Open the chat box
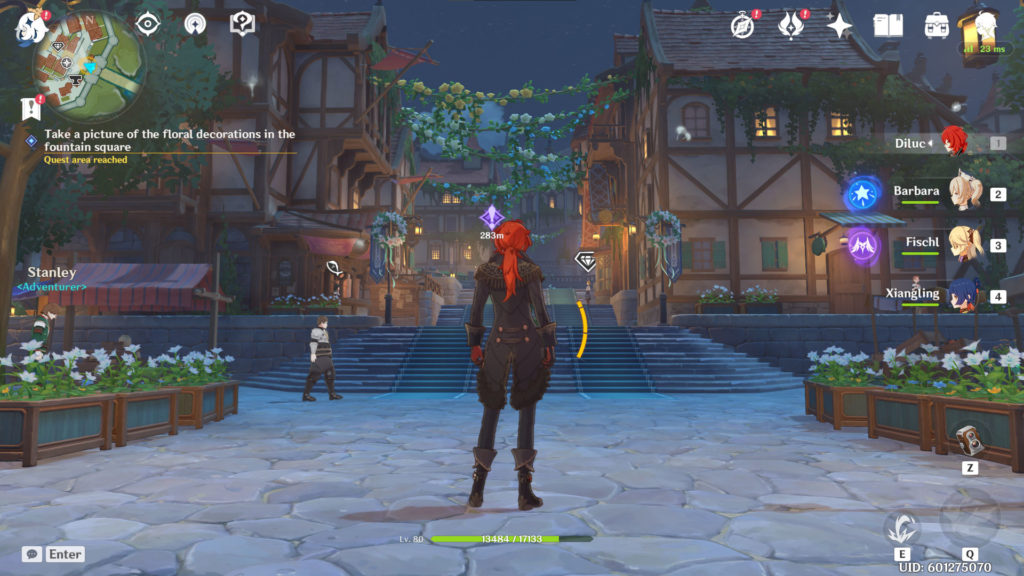 [32, 554]
